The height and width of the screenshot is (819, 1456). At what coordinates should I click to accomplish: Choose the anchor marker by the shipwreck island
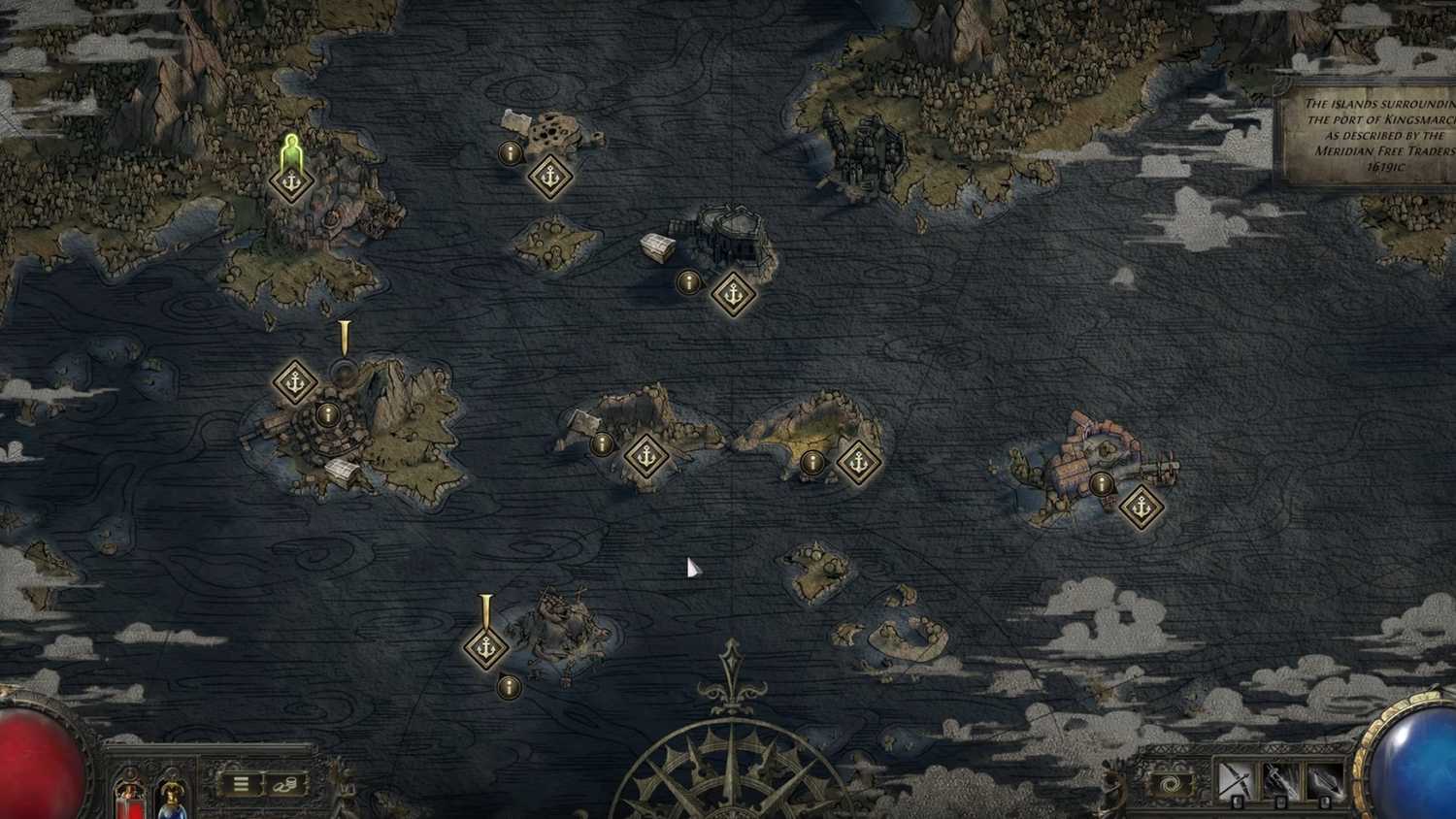485,646
